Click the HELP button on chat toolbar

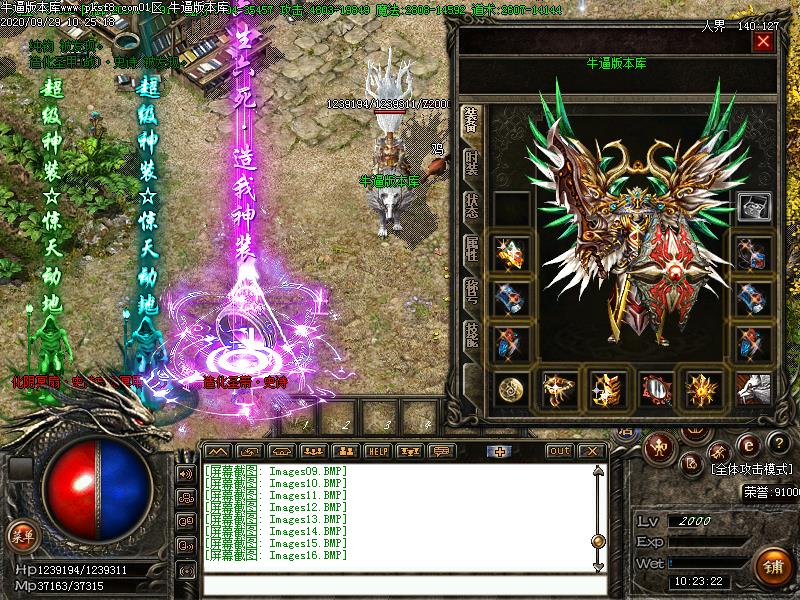(x=377, y=451)
